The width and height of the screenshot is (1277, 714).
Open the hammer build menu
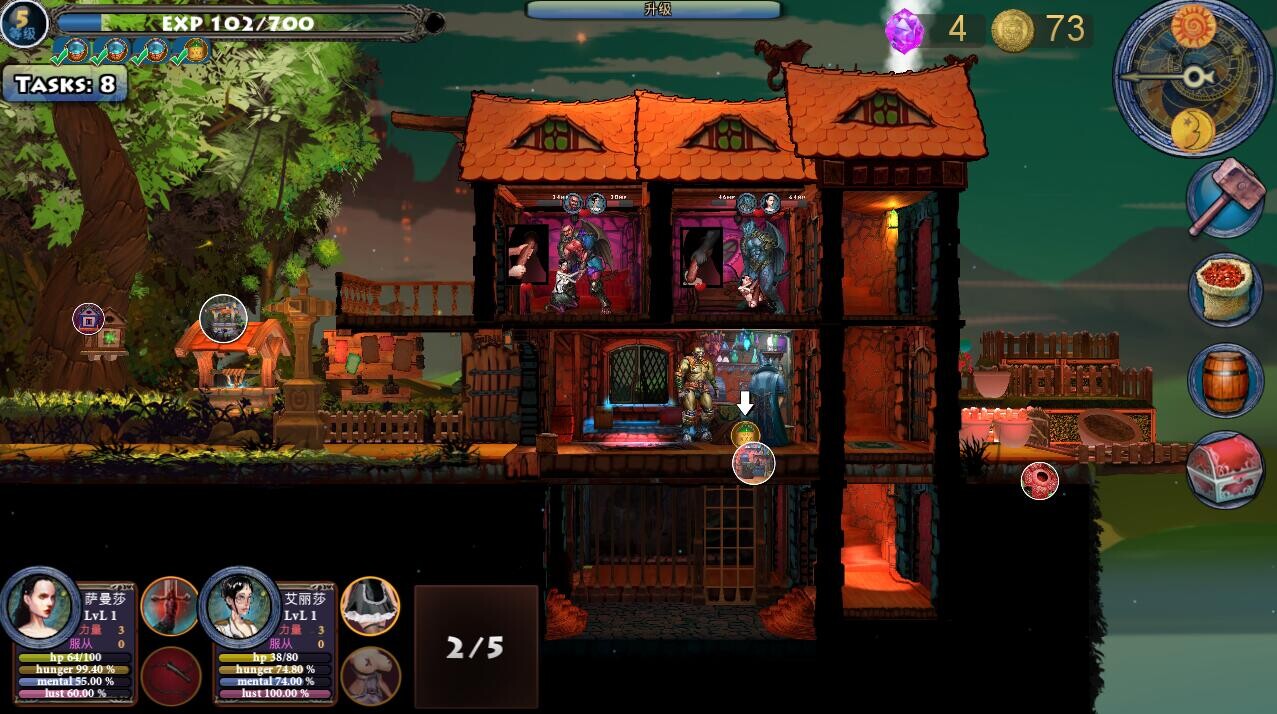pyautogui.click(x=1225, y=198)
